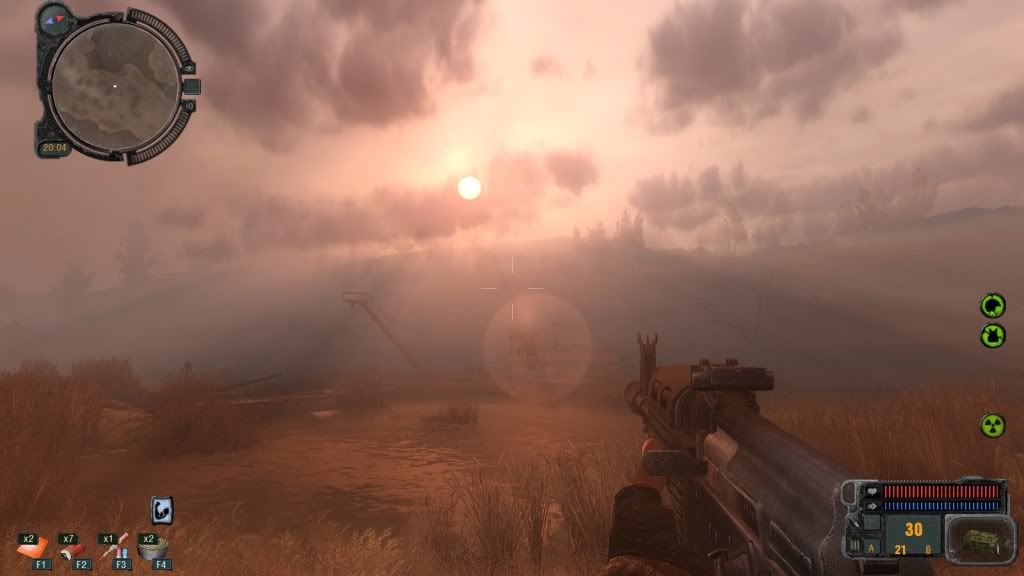The height and width of the screenshot is (576, 1024).
Task: Click the compass above the minimap
Action: (55, 17)
